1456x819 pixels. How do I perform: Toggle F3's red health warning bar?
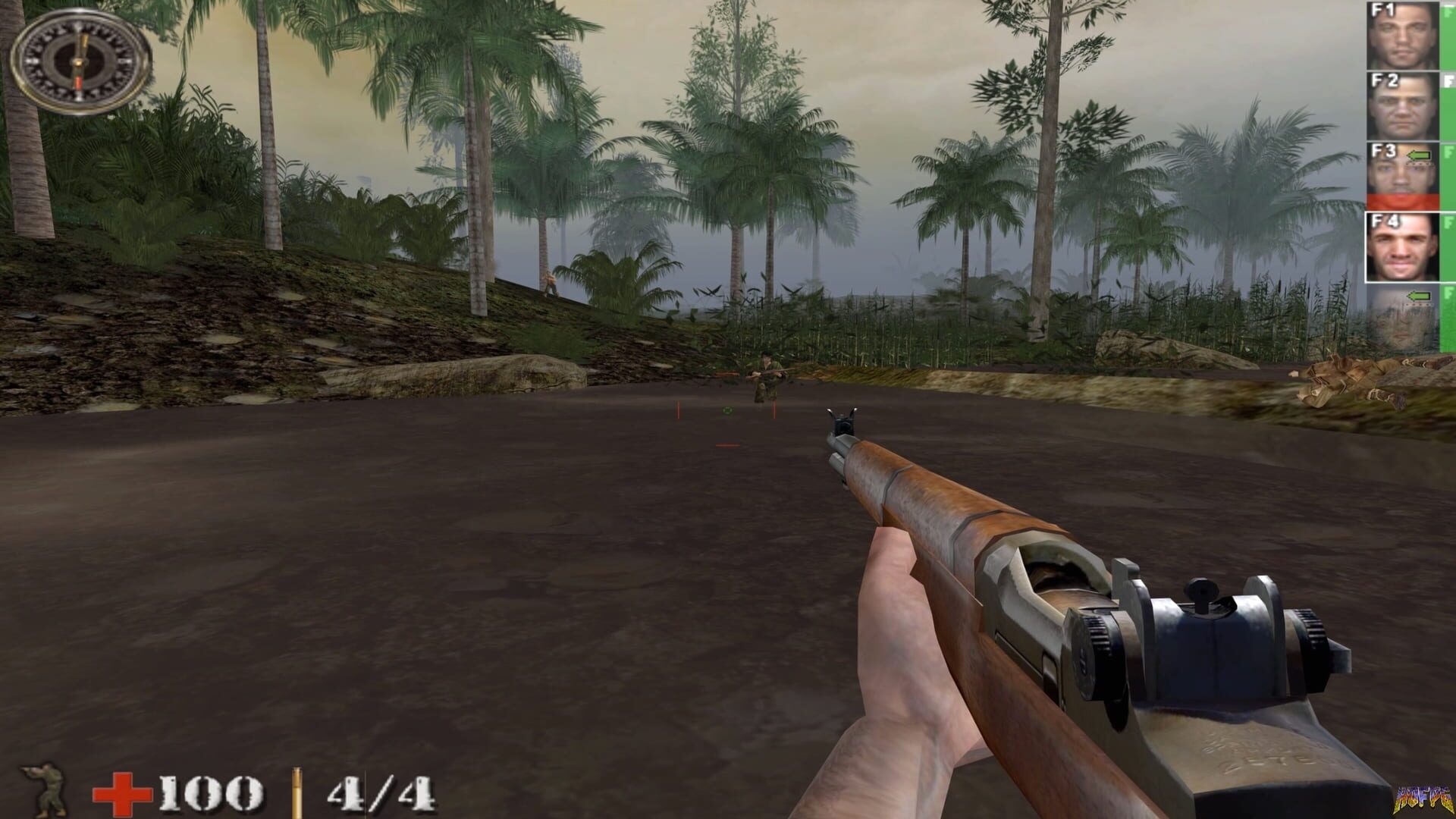point(1404,199)
